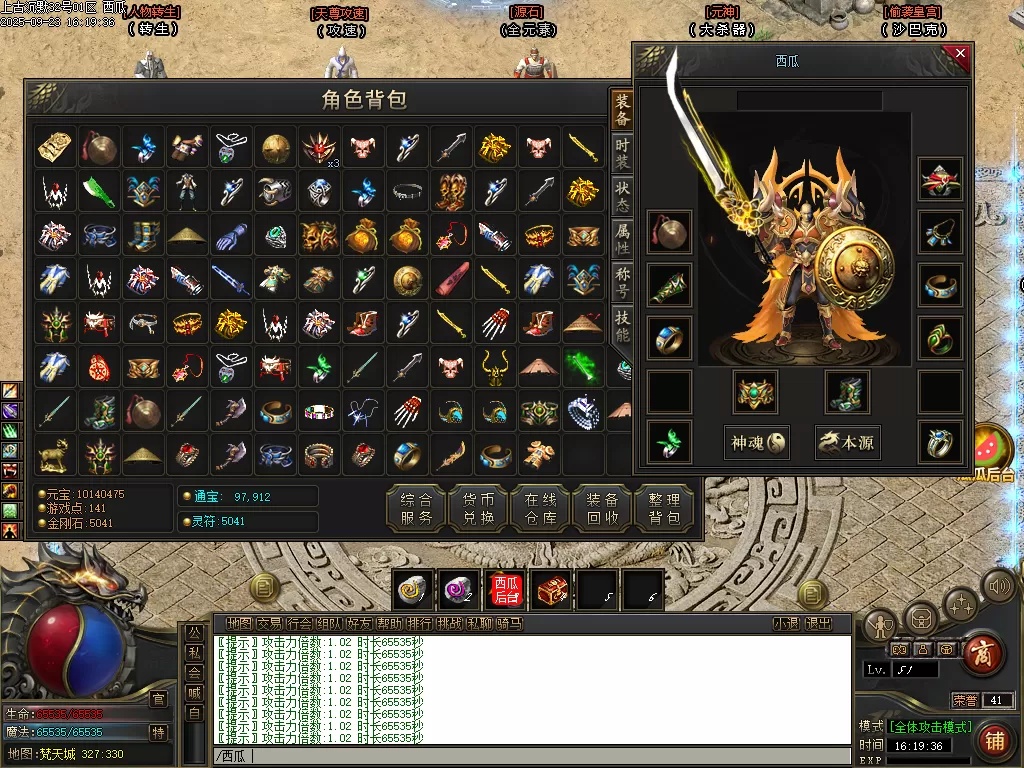This screenshot has width=1024, height=768.
Task: Open the 在线仓库 online warehouse
Action: pos(540,509)
